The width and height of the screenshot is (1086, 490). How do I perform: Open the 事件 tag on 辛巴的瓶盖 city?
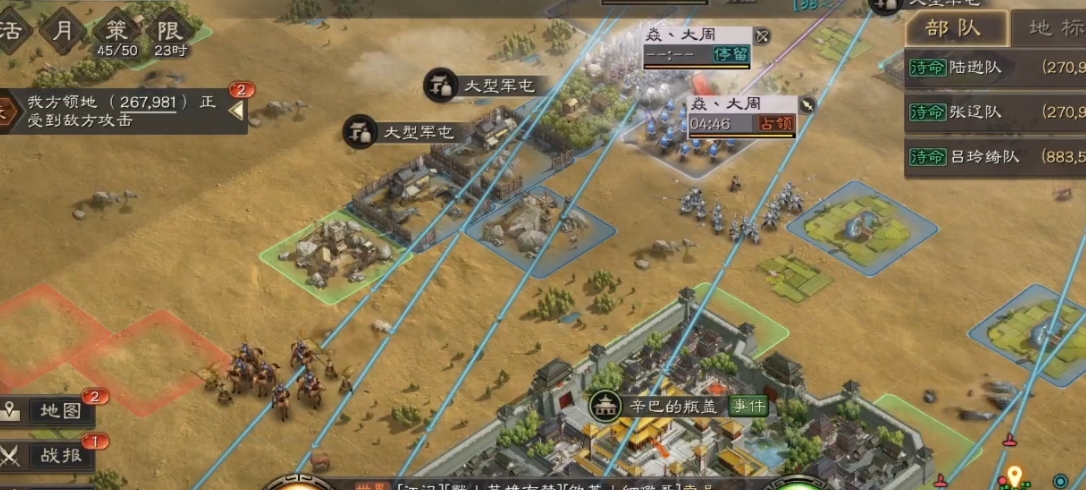(x=749, y=406)
